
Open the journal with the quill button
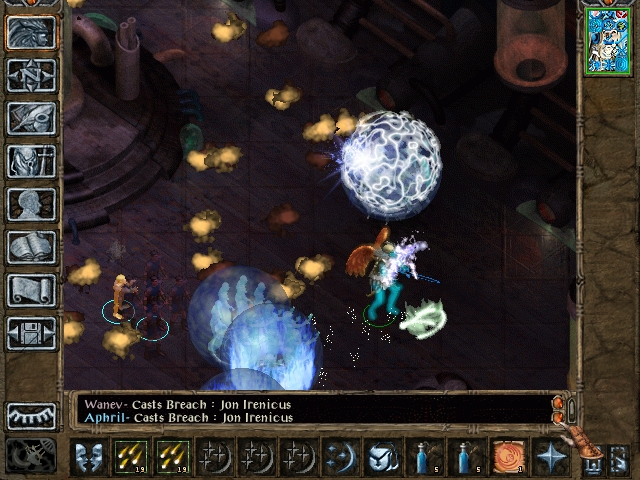coord(31,119)
